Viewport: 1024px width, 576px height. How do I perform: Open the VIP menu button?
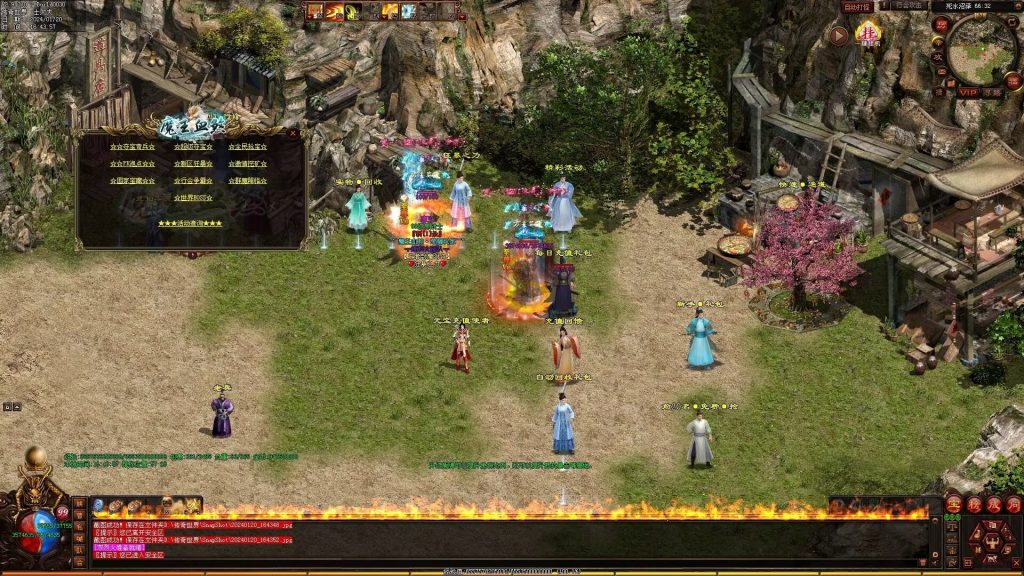tap(966, 90)
